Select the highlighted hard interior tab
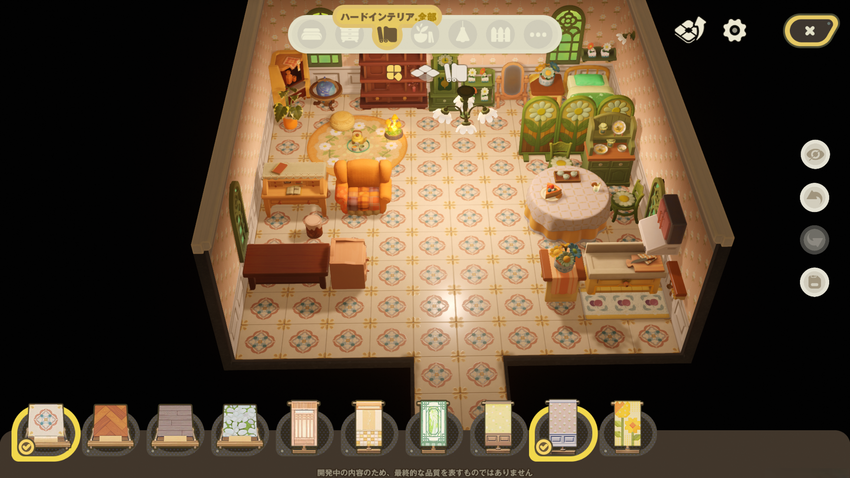850x478 pixels. [x=387, y=35]
